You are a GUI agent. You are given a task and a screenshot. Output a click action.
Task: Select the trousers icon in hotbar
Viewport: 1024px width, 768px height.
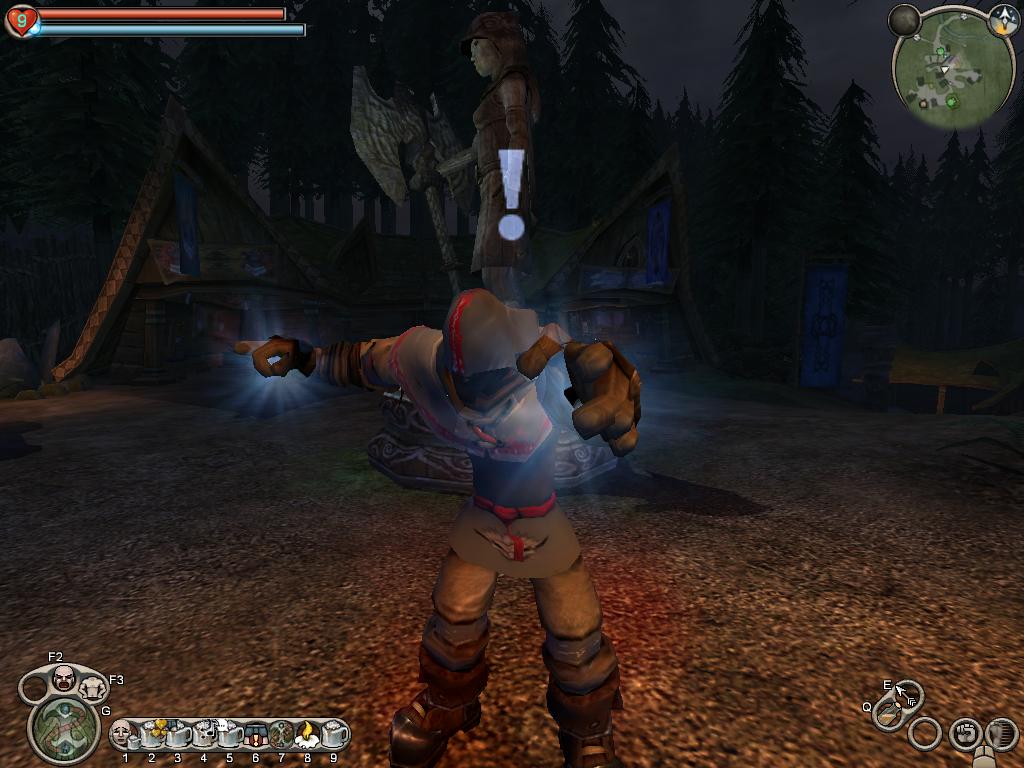tap(255, 734)
